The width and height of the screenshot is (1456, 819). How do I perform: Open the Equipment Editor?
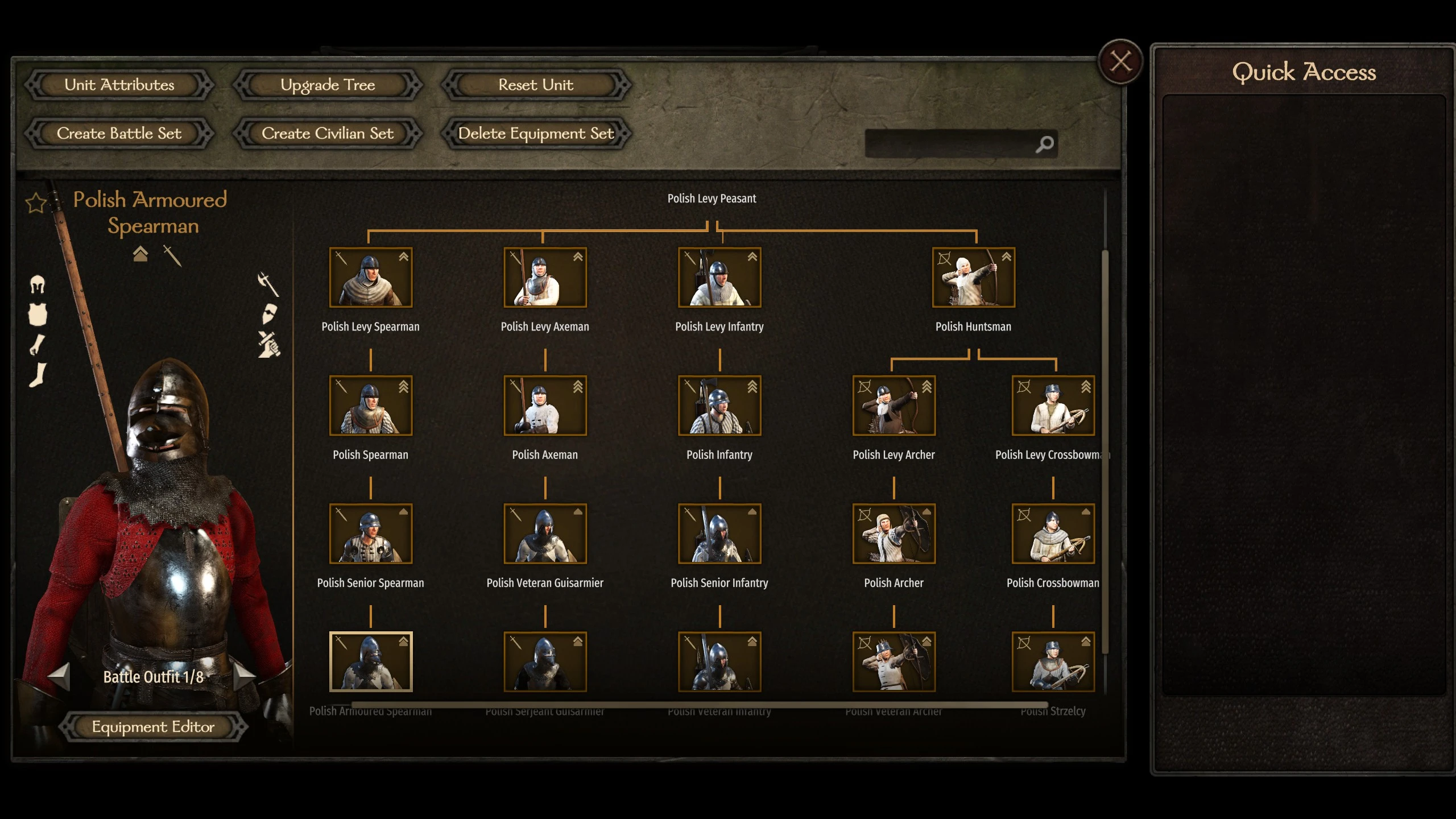(x=153, y=727)
